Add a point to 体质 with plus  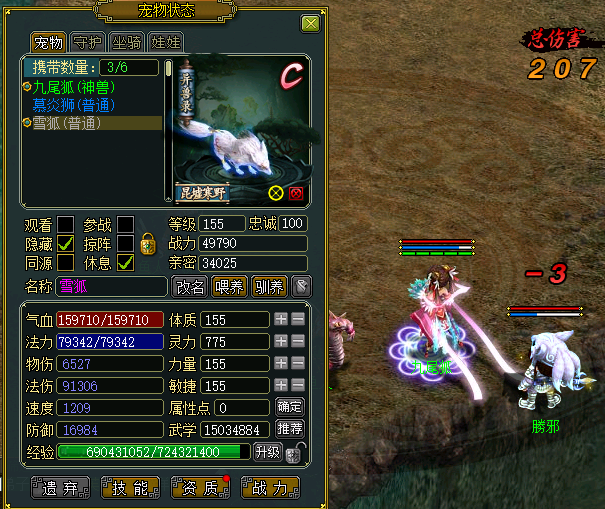[x=282, y=319]
